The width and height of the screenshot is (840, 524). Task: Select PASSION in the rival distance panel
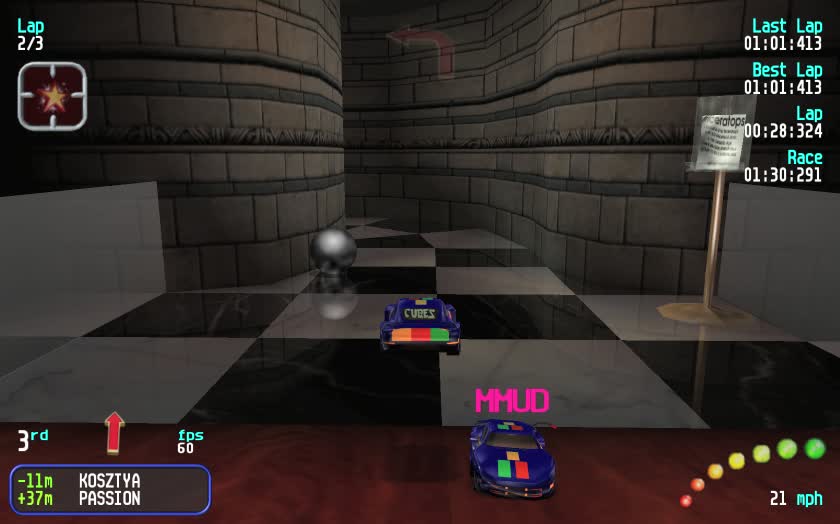(109, 498)
